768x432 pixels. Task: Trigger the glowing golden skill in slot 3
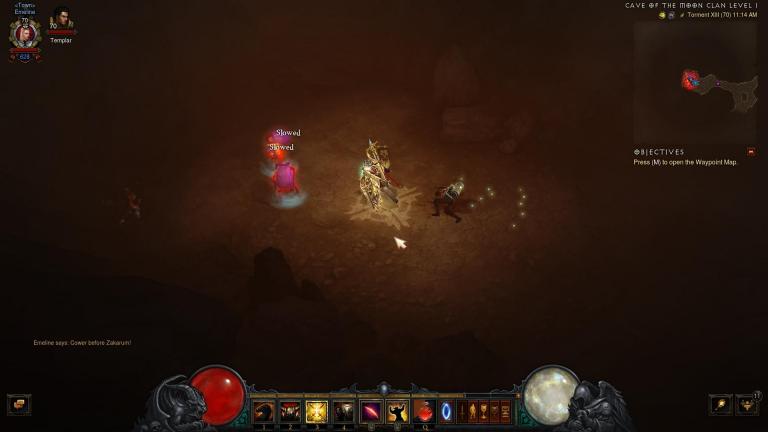coord(317,411)
